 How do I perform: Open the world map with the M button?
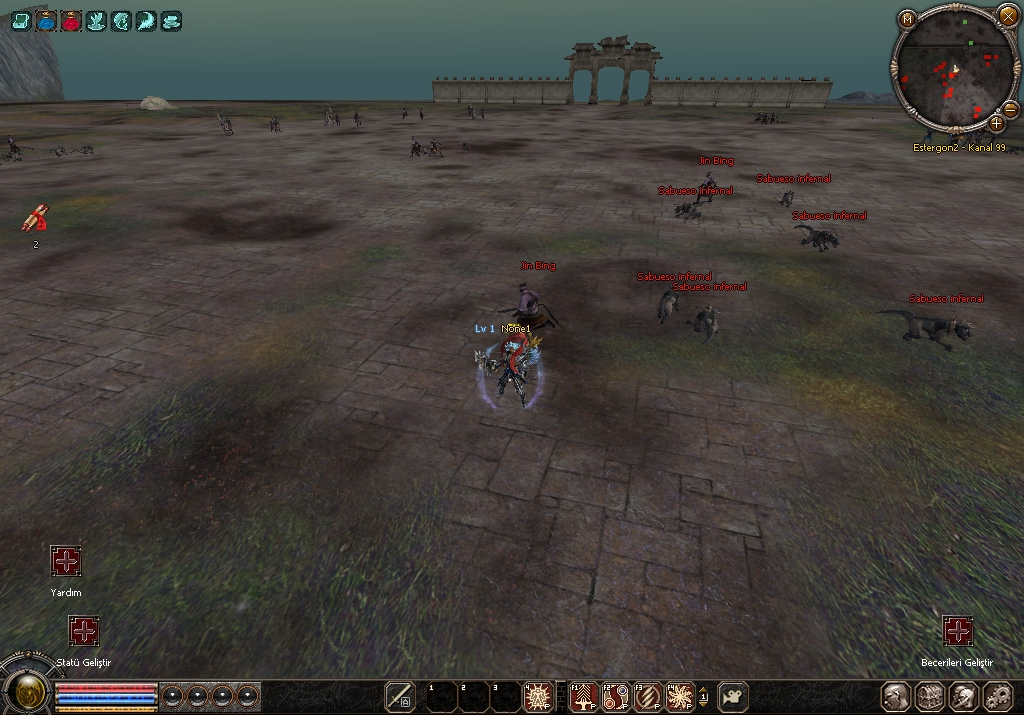coord(907,18)
